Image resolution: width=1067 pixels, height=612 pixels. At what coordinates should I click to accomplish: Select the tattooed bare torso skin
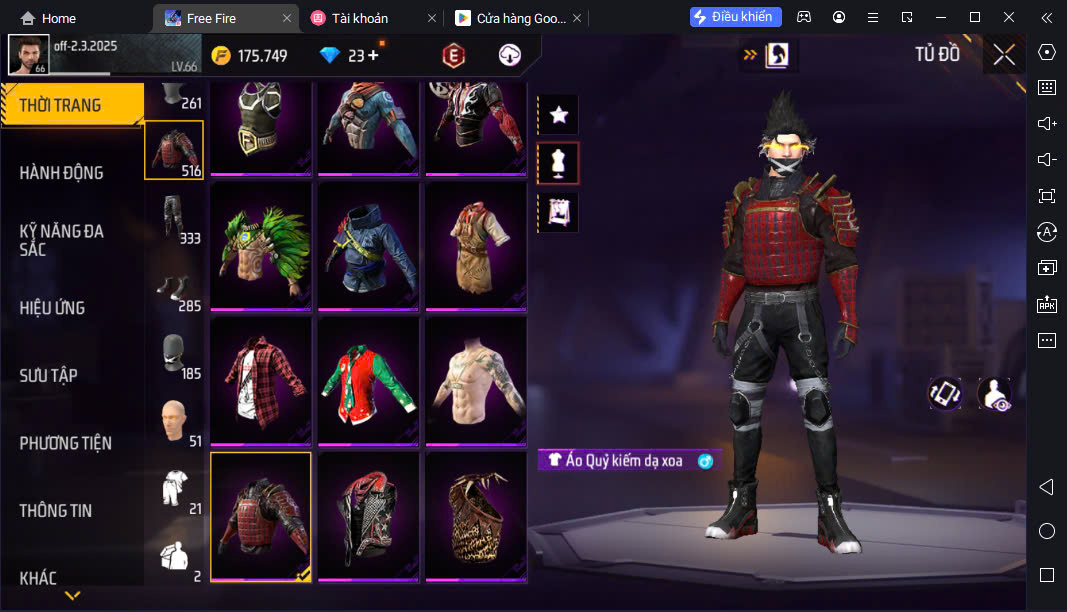click(476, 381)
